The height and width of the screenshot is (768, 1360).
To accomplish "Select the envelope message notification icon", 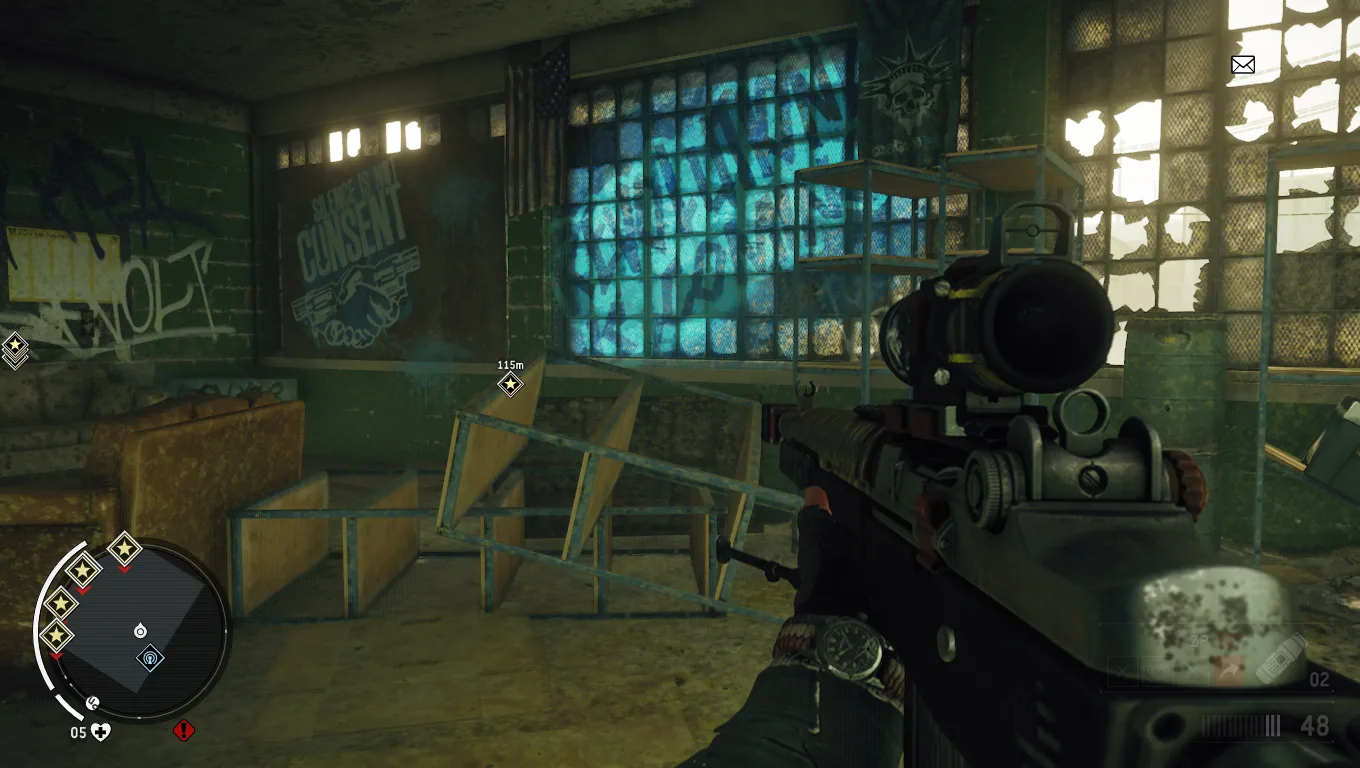I will click(1242, 65).
